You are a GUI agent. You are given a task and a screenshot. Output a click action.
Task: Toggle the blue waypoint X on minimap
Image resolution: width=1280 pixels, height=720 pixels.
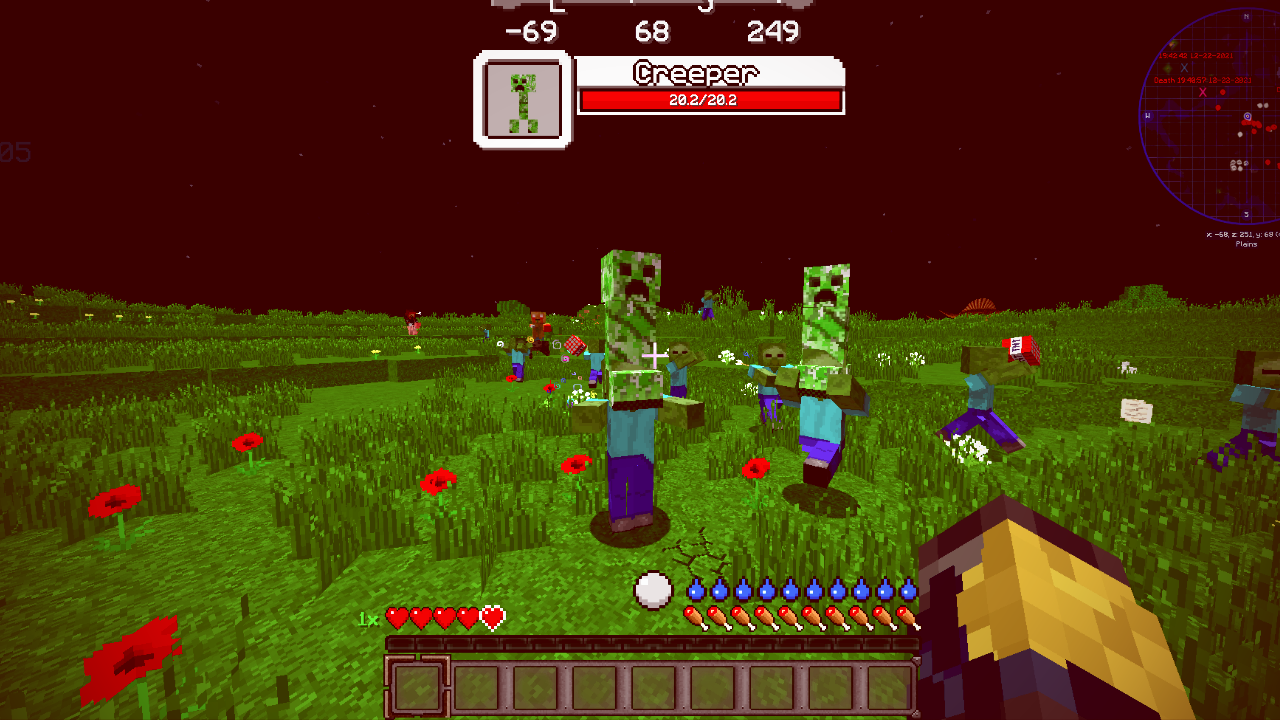(1183, 68)
